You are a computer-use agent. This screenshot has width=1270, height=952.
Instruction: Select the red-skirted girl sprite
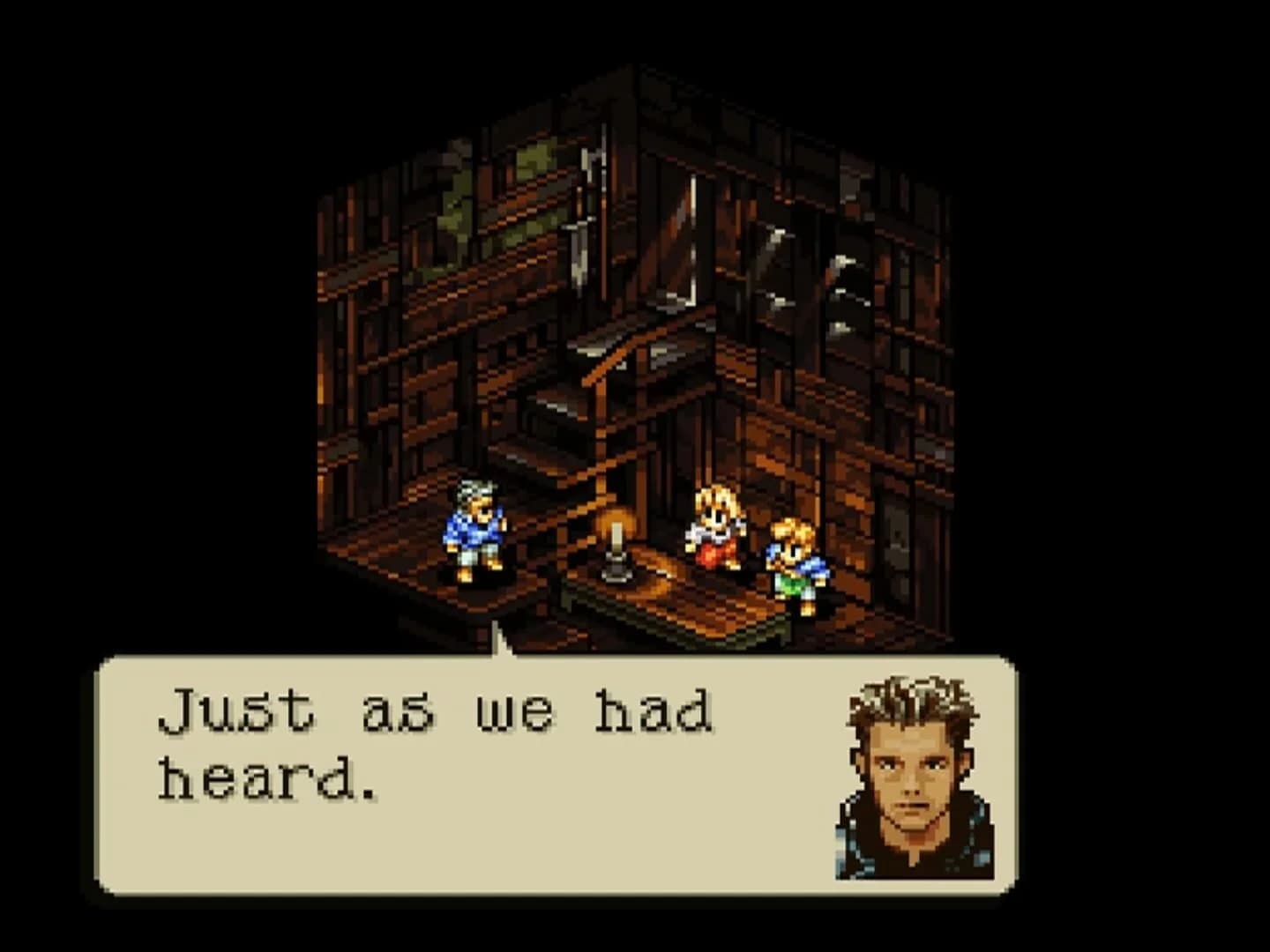coord(714,524)
